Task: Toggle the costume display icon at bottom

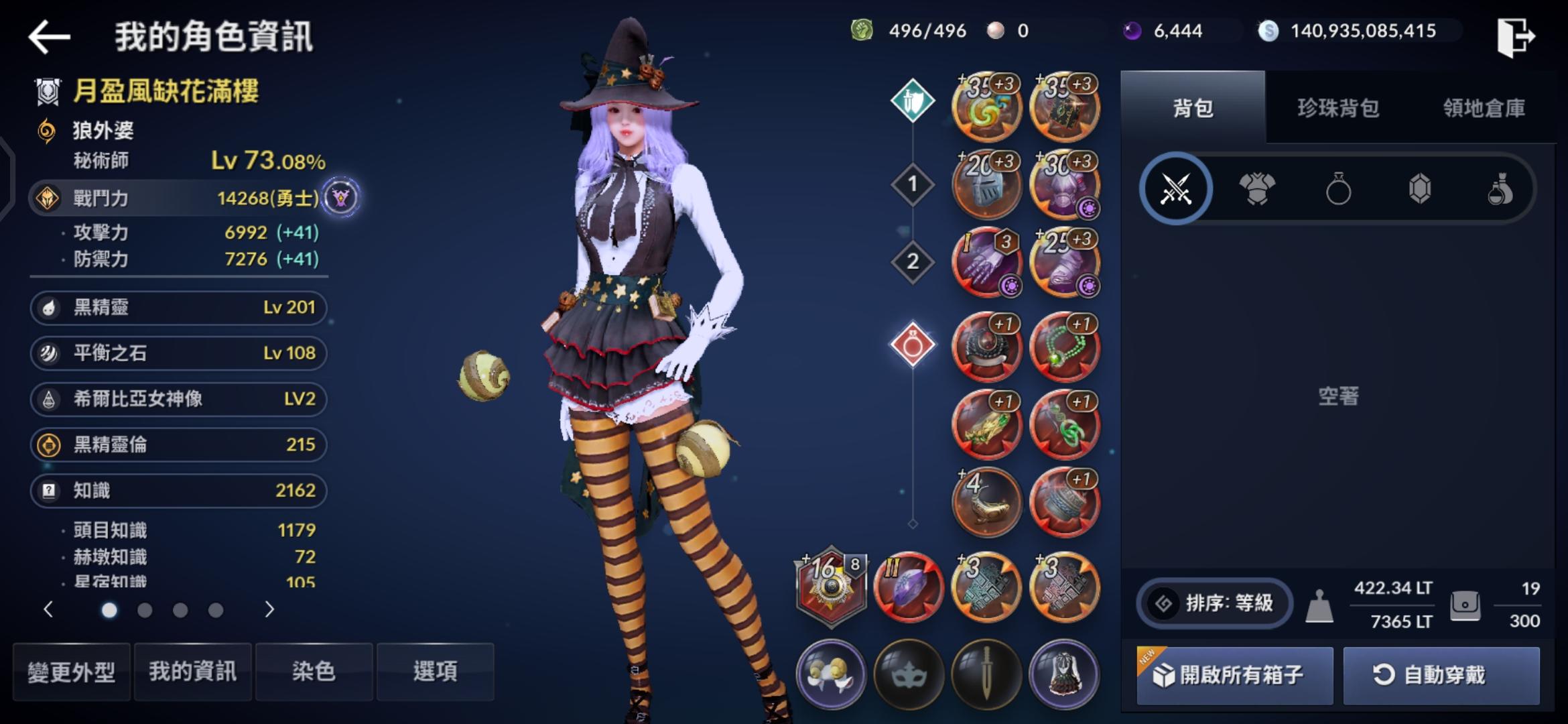Action: coord(1065,675)
